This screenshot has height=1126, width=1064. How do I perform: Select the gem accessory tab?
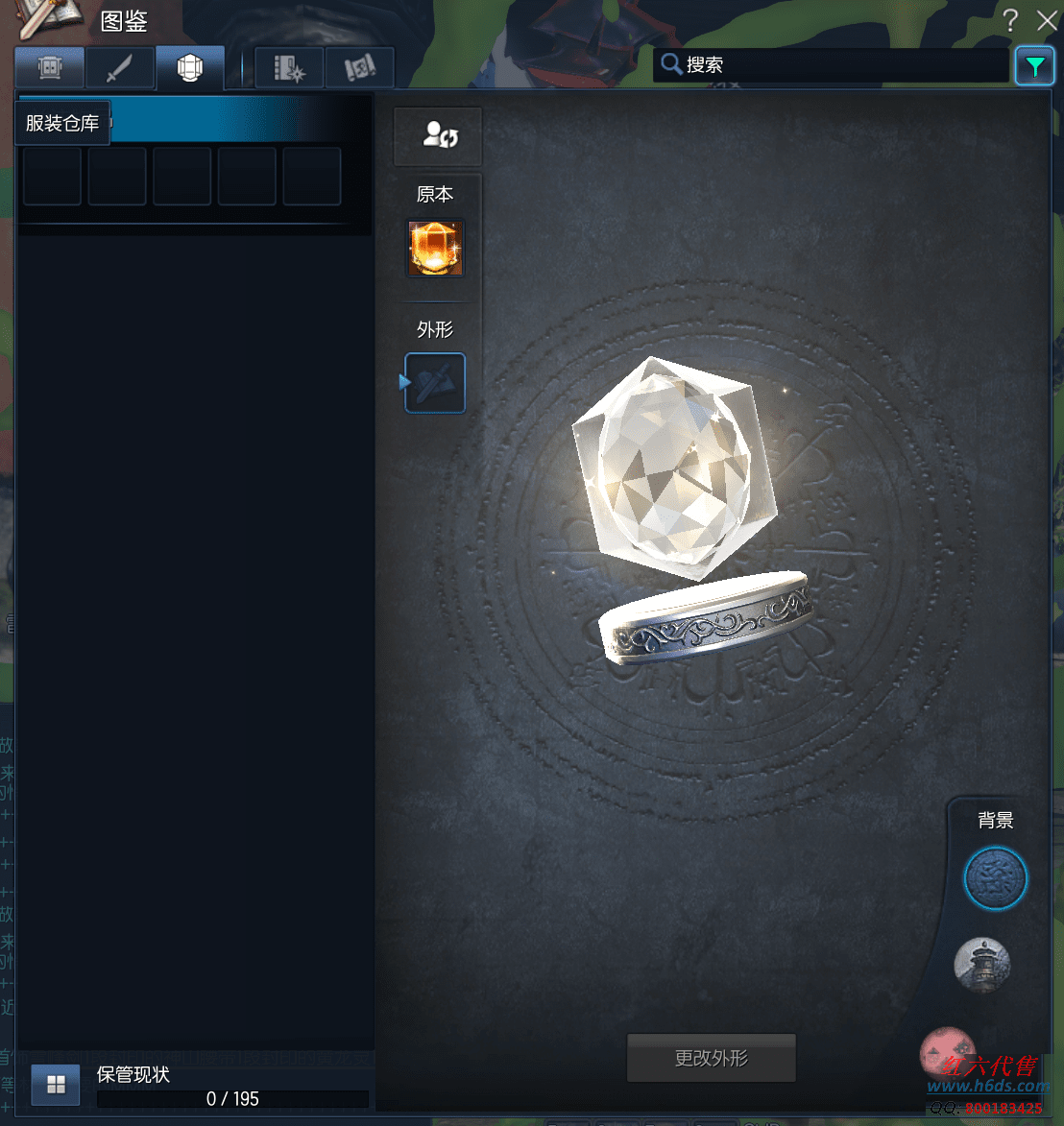click(x=190, y=68)
